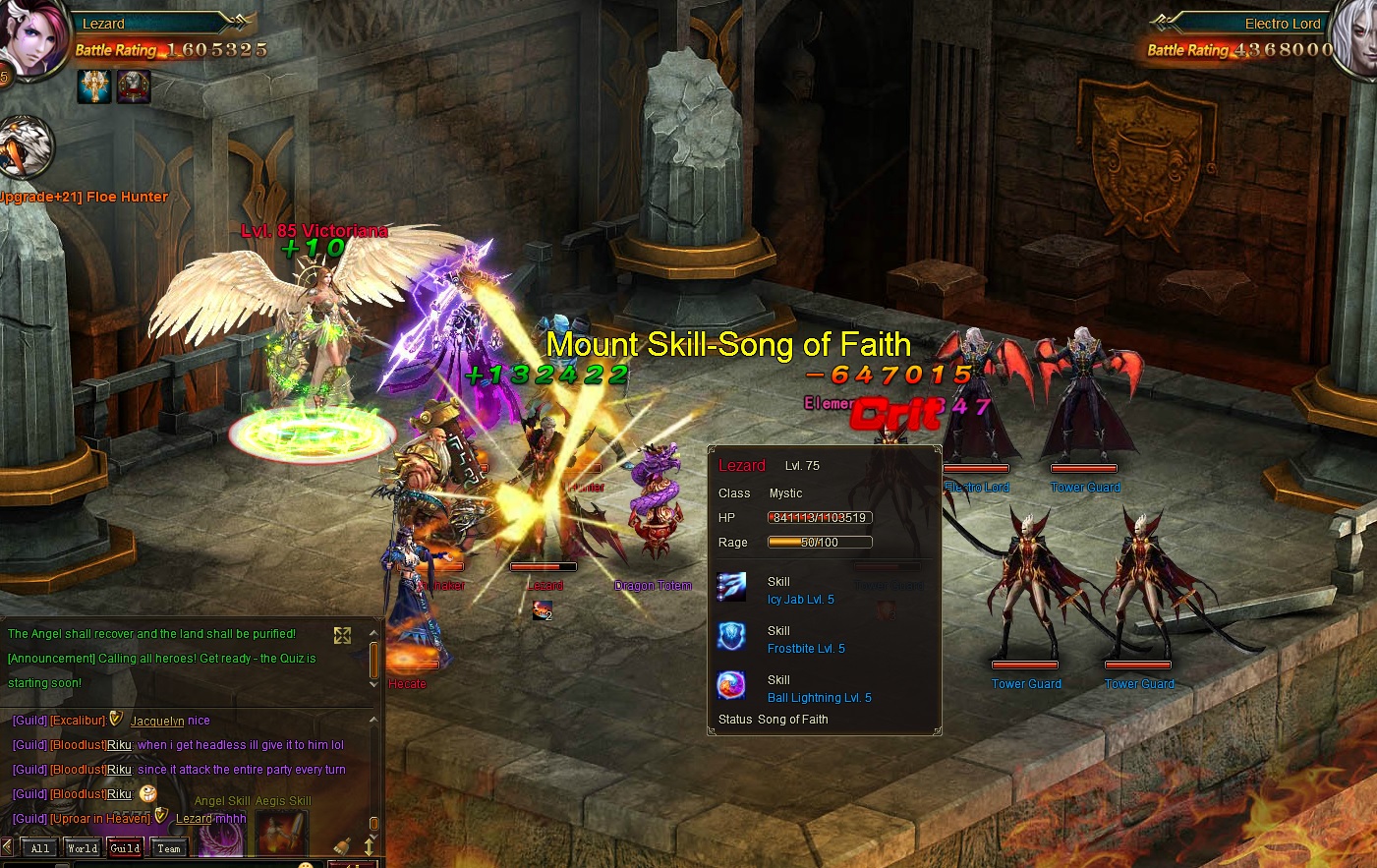This screenshot has height=868, width=1377.
Task: Activate the Angel Skill icon
Action: (221, 835)
